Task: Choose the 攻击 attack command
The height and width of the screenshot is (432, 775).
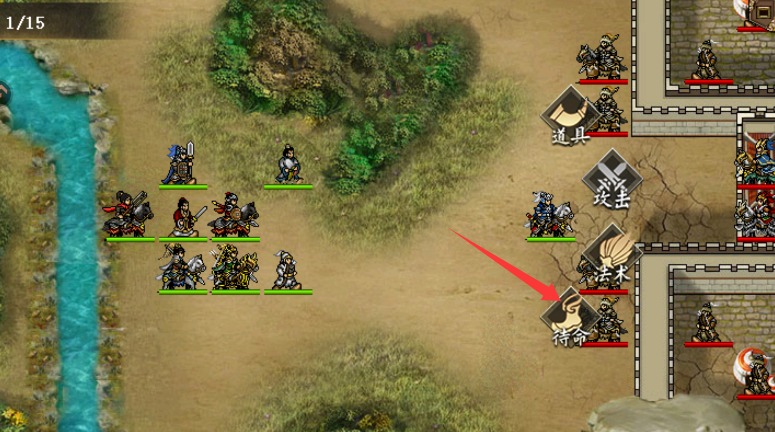Action: [608, 180]
